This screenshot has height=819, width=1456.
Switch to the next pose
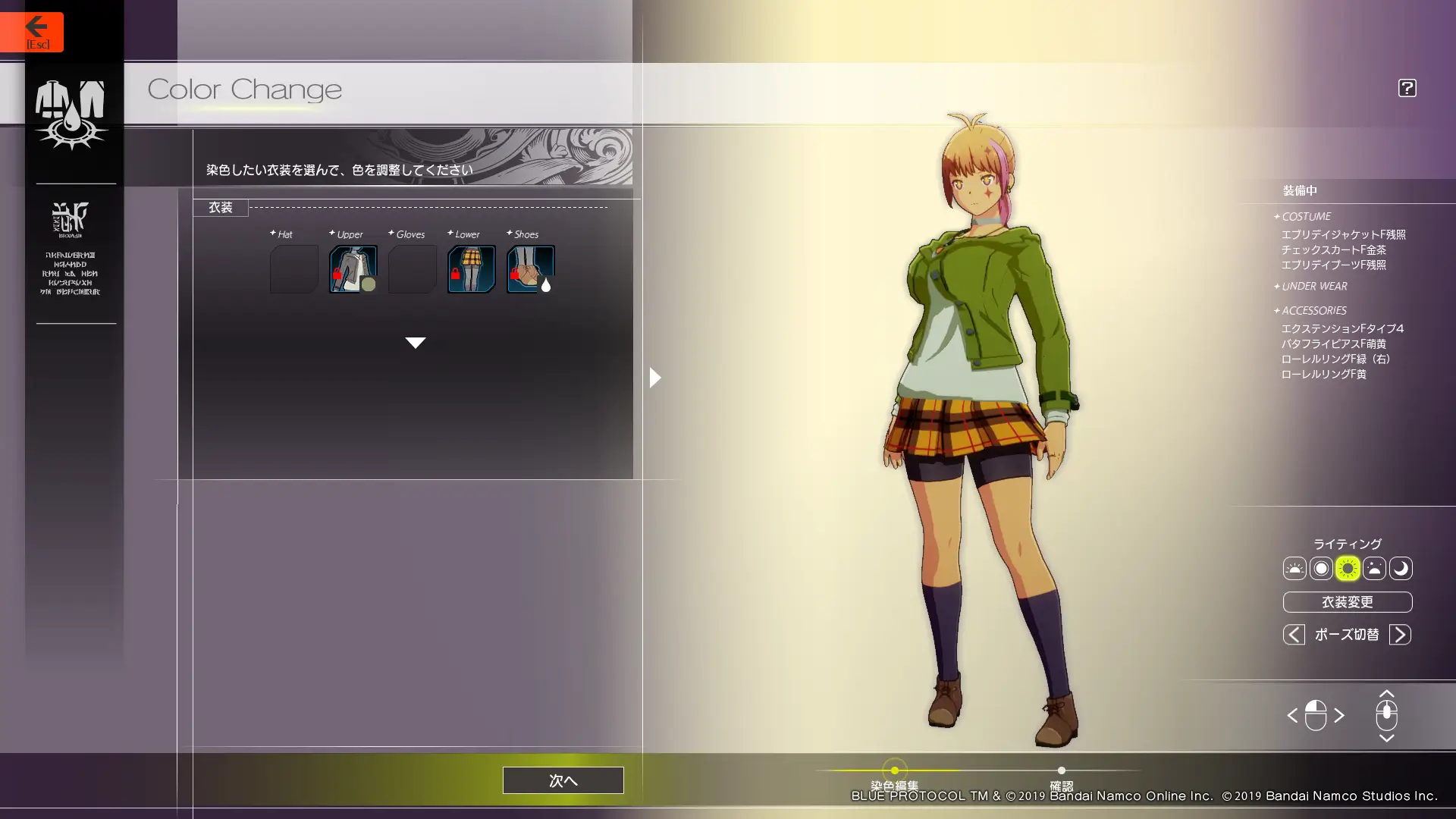coord(1400,634)
